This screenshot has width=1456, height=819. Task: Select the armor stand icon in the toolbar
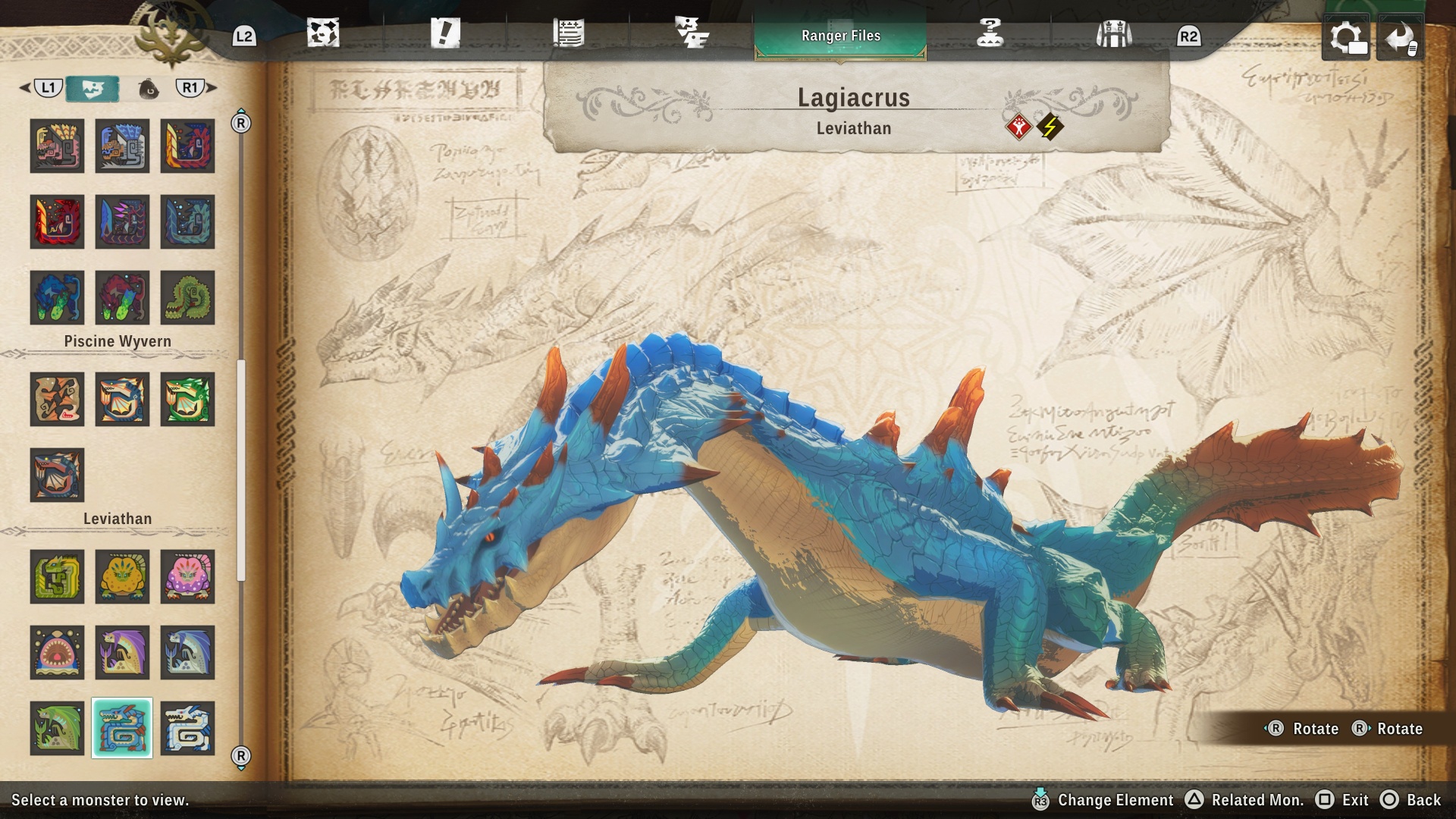1112,32
